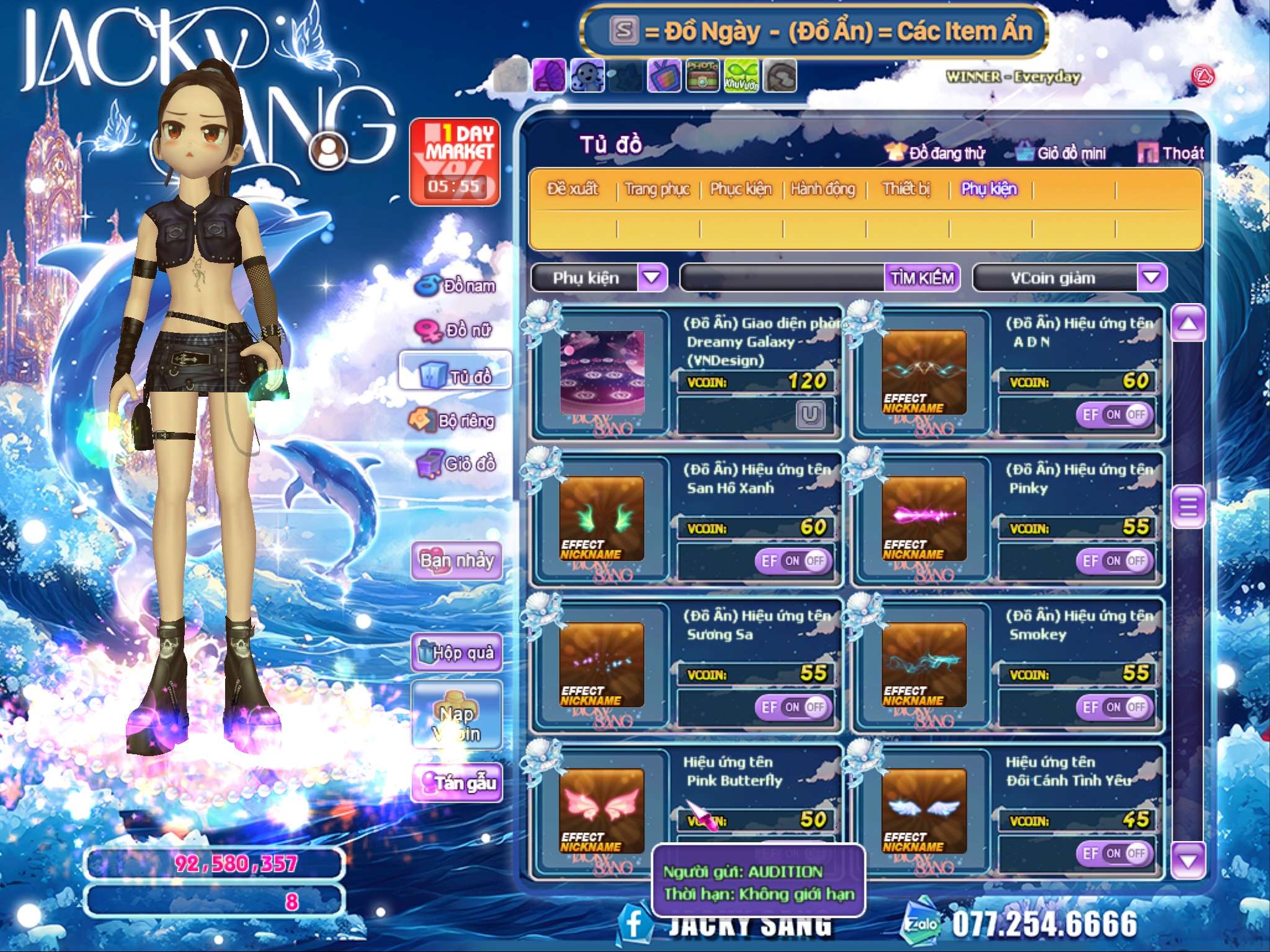Click the Bạn nhảy button

tap(456, 561)
